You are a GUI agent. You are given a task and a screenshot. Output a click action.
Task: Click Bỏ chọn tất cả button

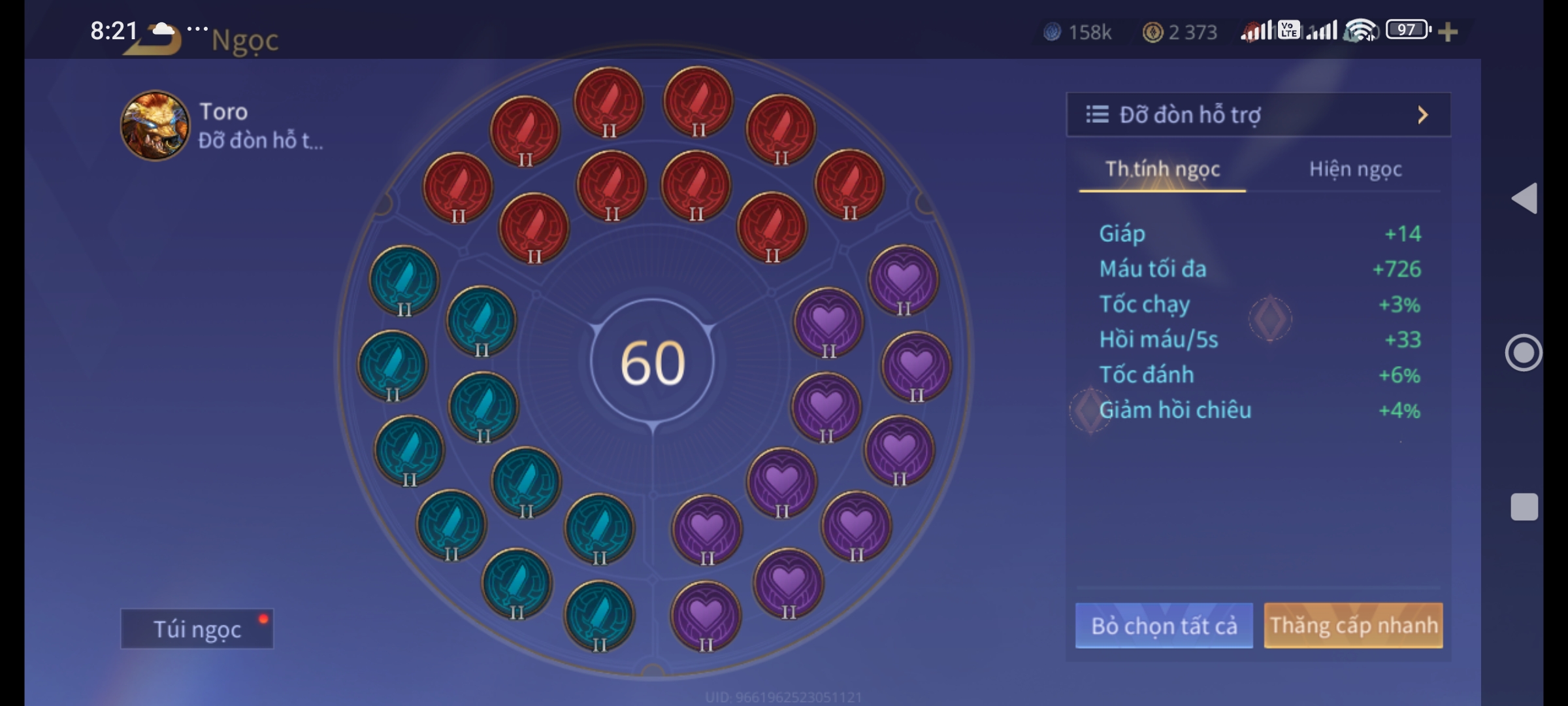[x=1164, y=626]
